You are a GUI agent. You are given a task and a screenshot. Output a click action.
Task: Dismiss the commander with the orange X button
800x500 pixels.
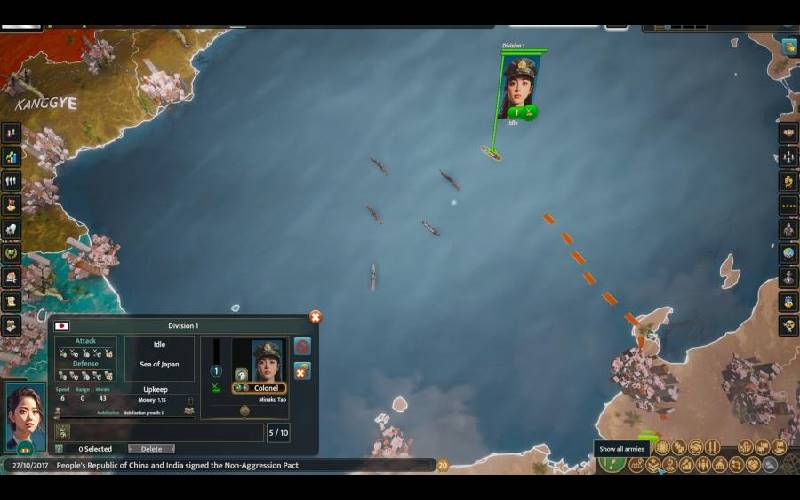302,371
